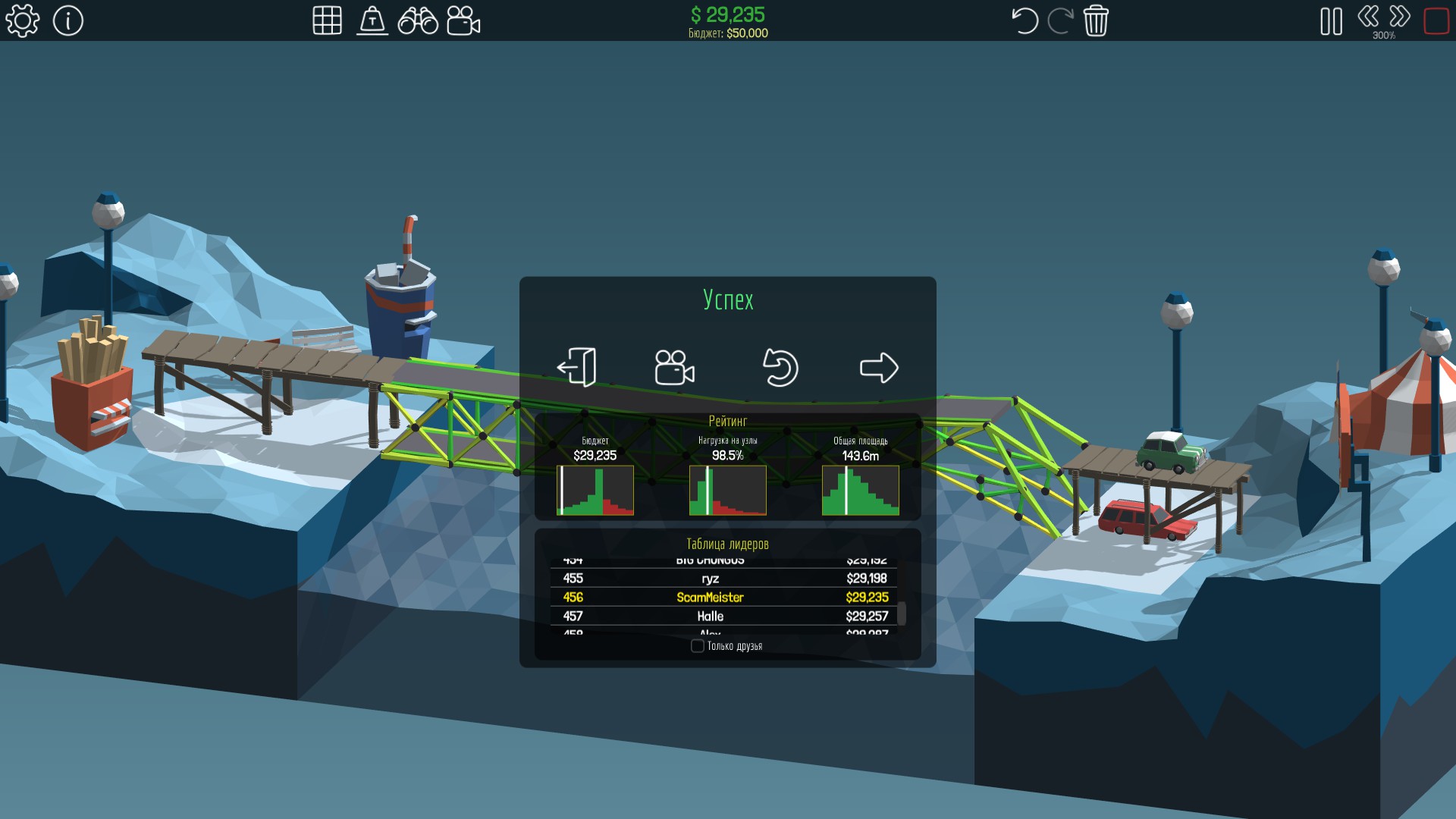Slow down the simulation speed

point(1368,16)
